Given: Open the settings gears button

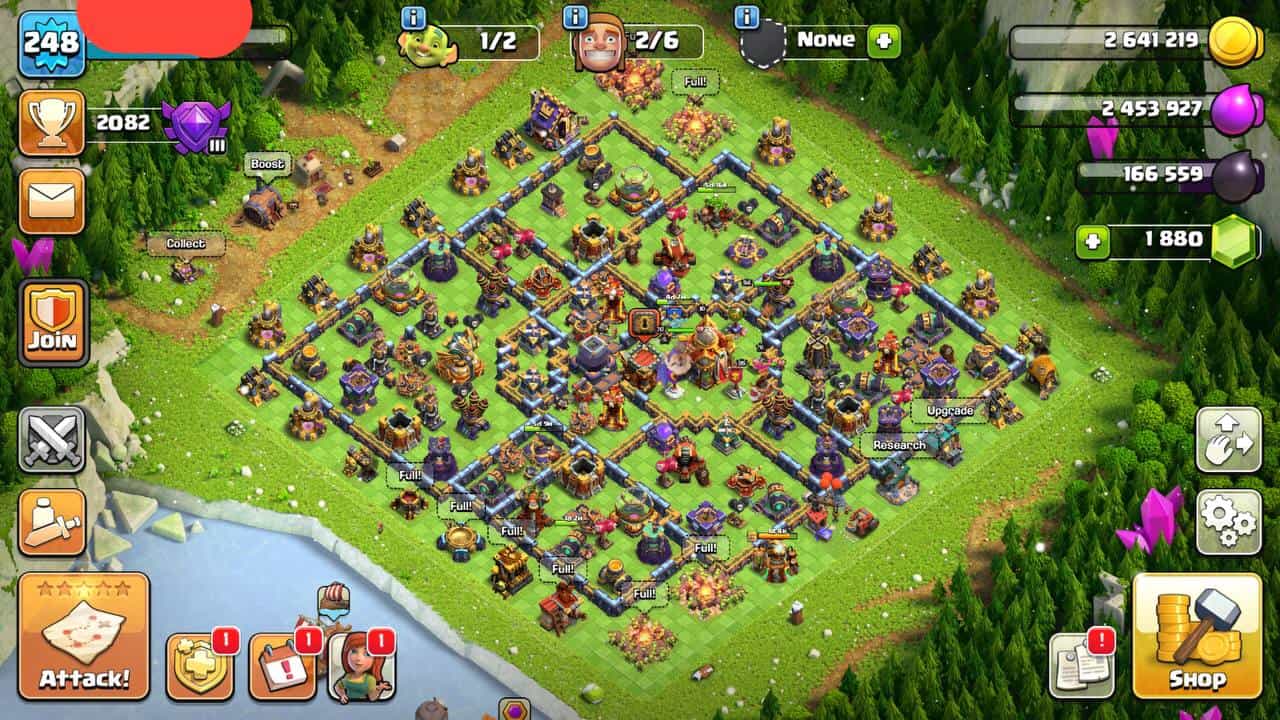Looking at the screenshot, I should (x=1228, y=521).
